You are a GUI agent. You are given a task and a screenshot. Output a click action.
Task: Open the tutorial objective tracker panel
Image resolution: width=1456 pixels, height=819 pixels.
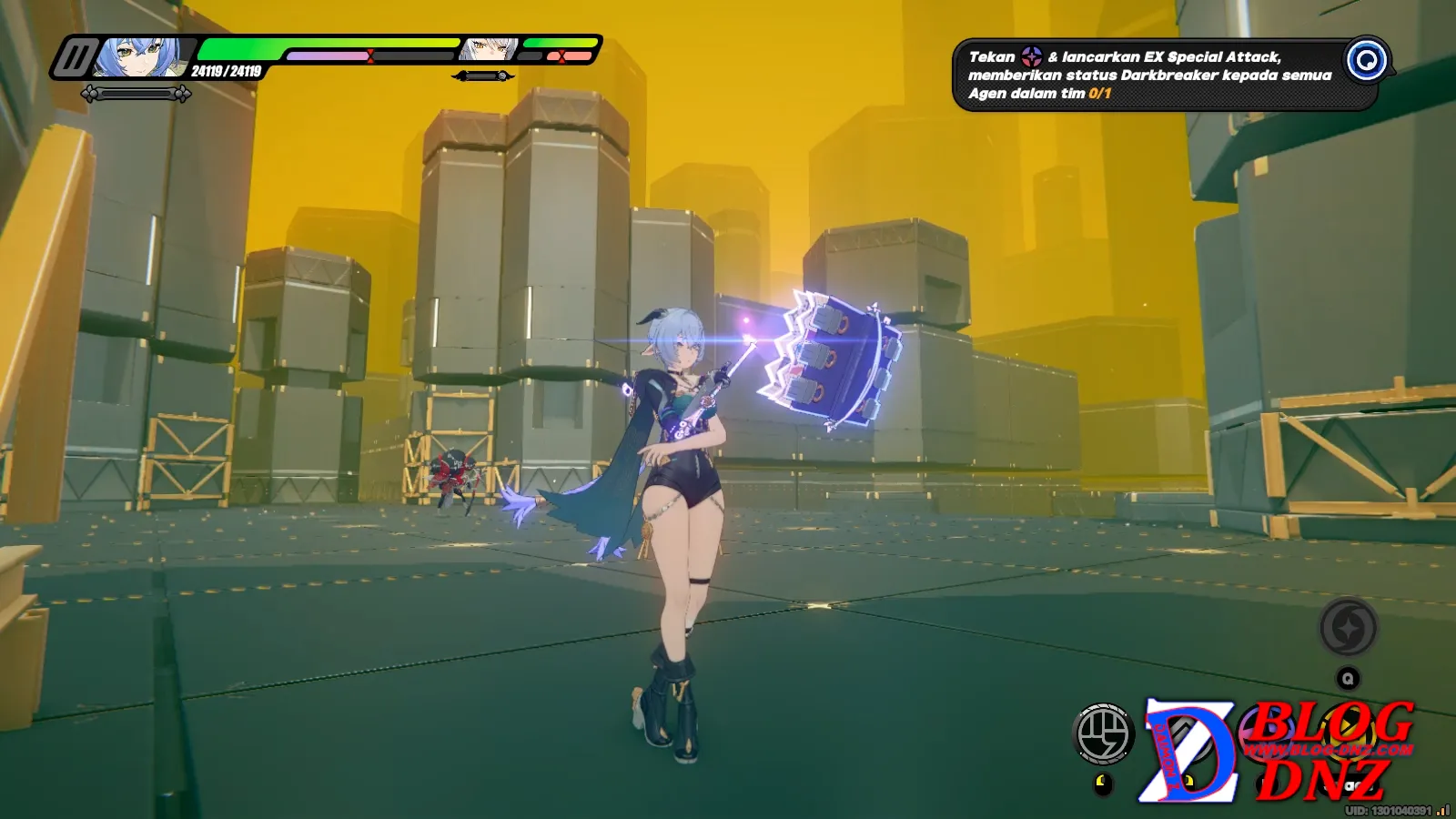(1151, 76)
